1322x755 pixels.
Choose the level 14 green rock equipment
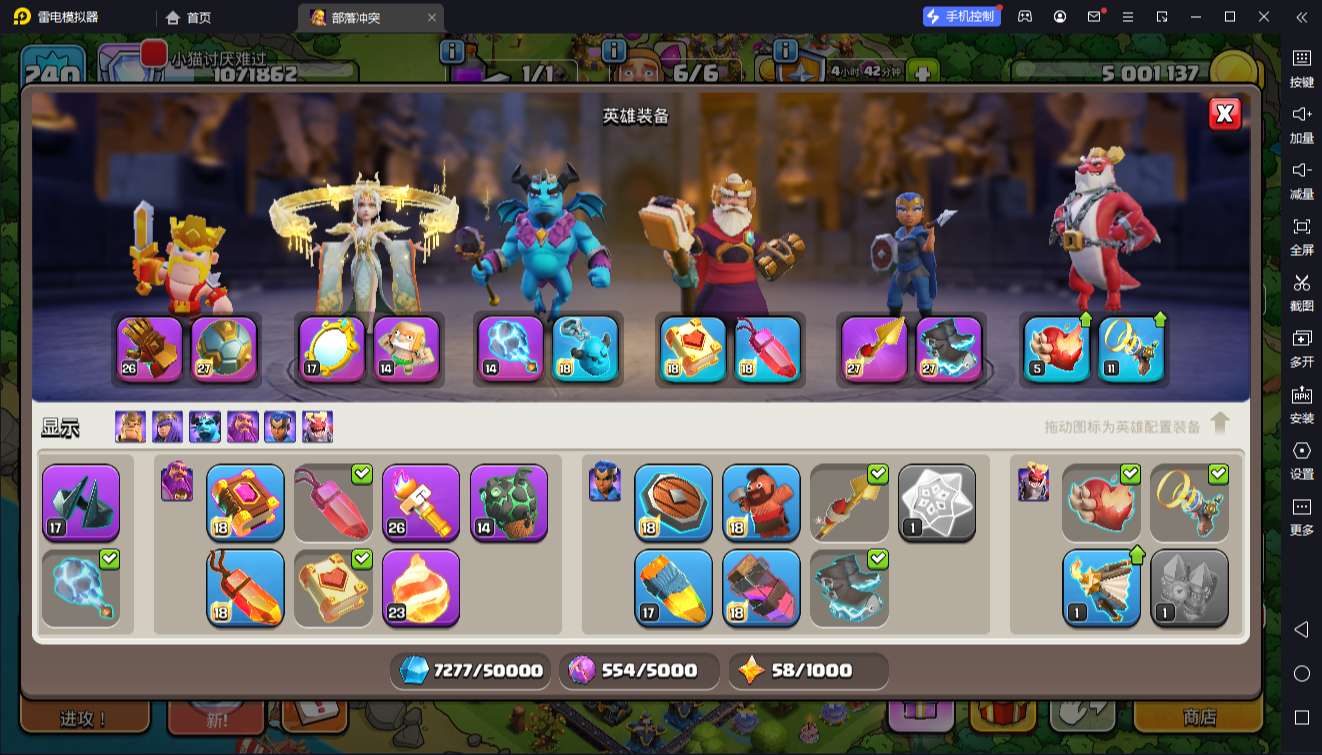tap(509, 502)
